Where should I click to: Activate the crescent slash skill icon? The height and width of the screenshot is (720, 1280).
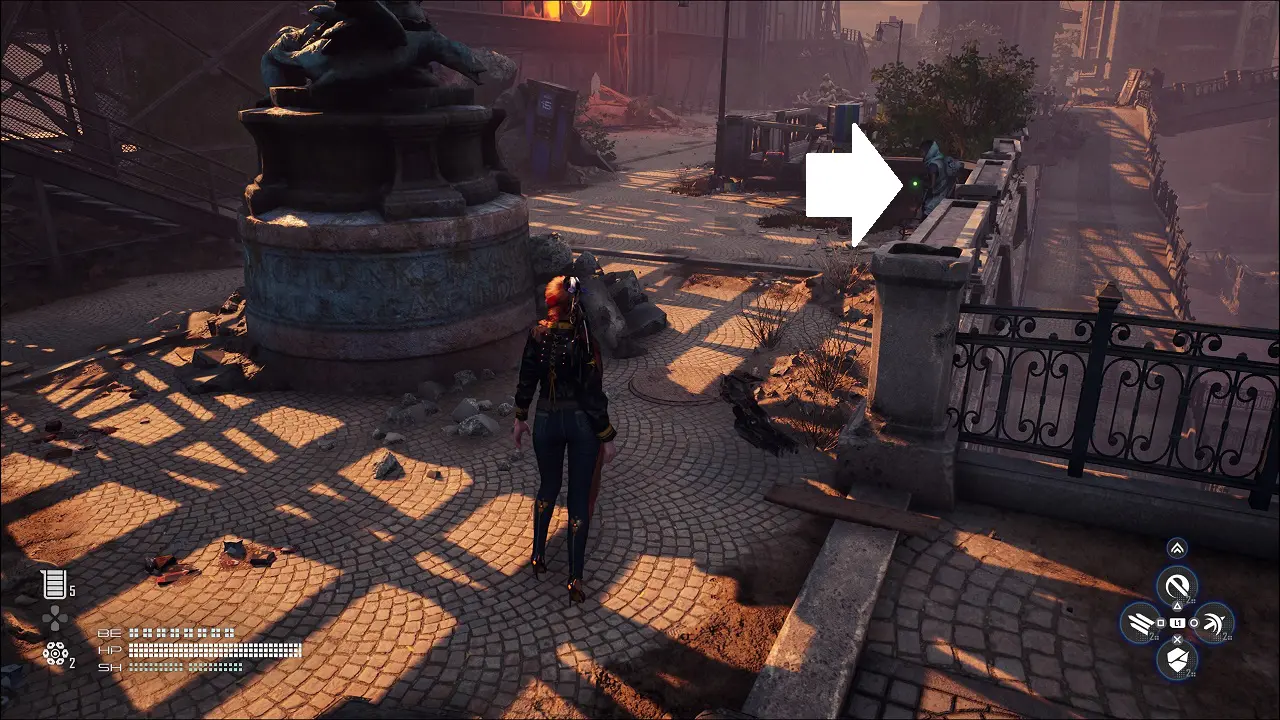1212,623
